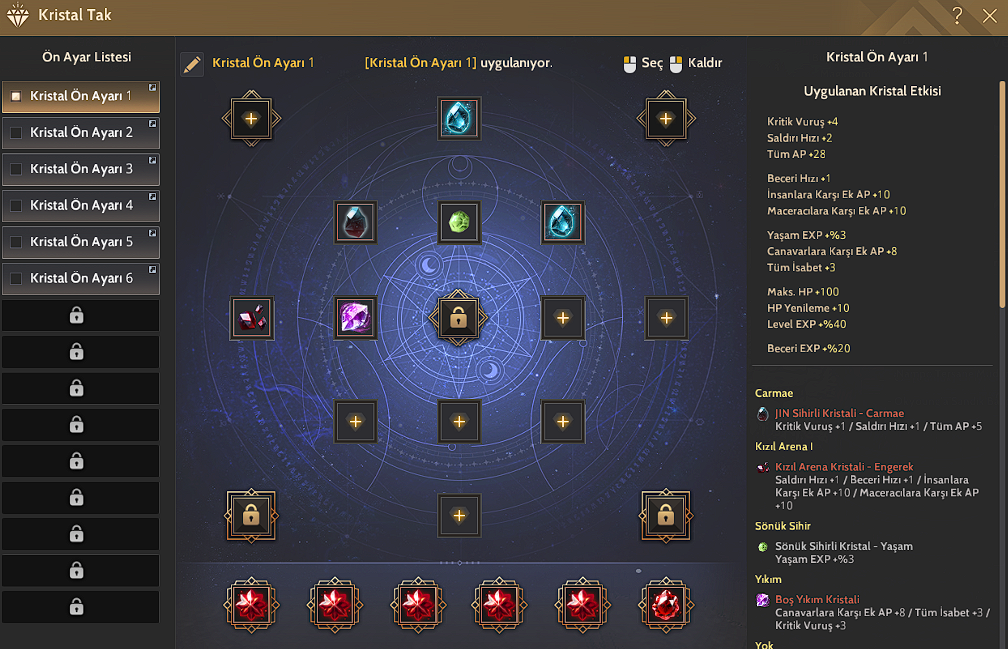The width and height of the screenshot is (1008, 649).
Task: Click the crystal effects panel scrollbar
Action: pyautogui.click(x=1002, y=190)
